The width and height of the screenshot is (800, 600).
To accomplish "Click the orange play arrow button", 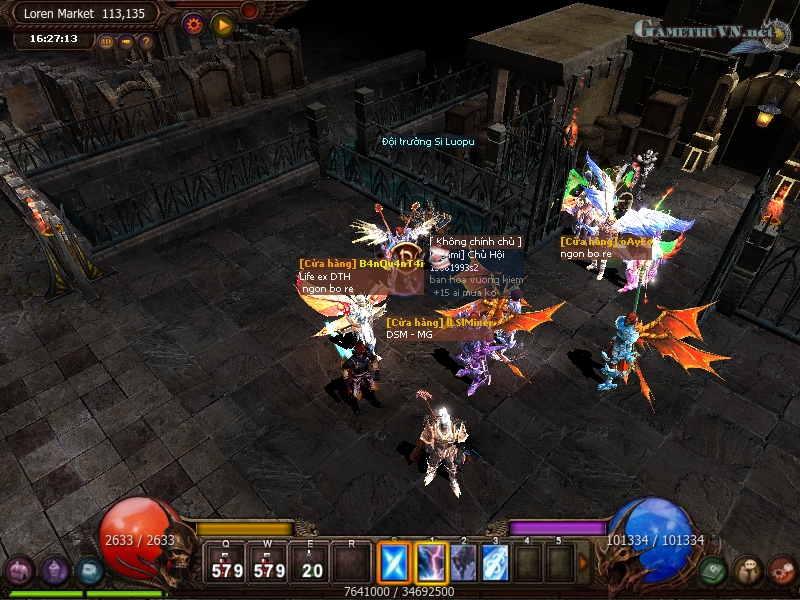I will pyautogui.click(x=222, y=23).
